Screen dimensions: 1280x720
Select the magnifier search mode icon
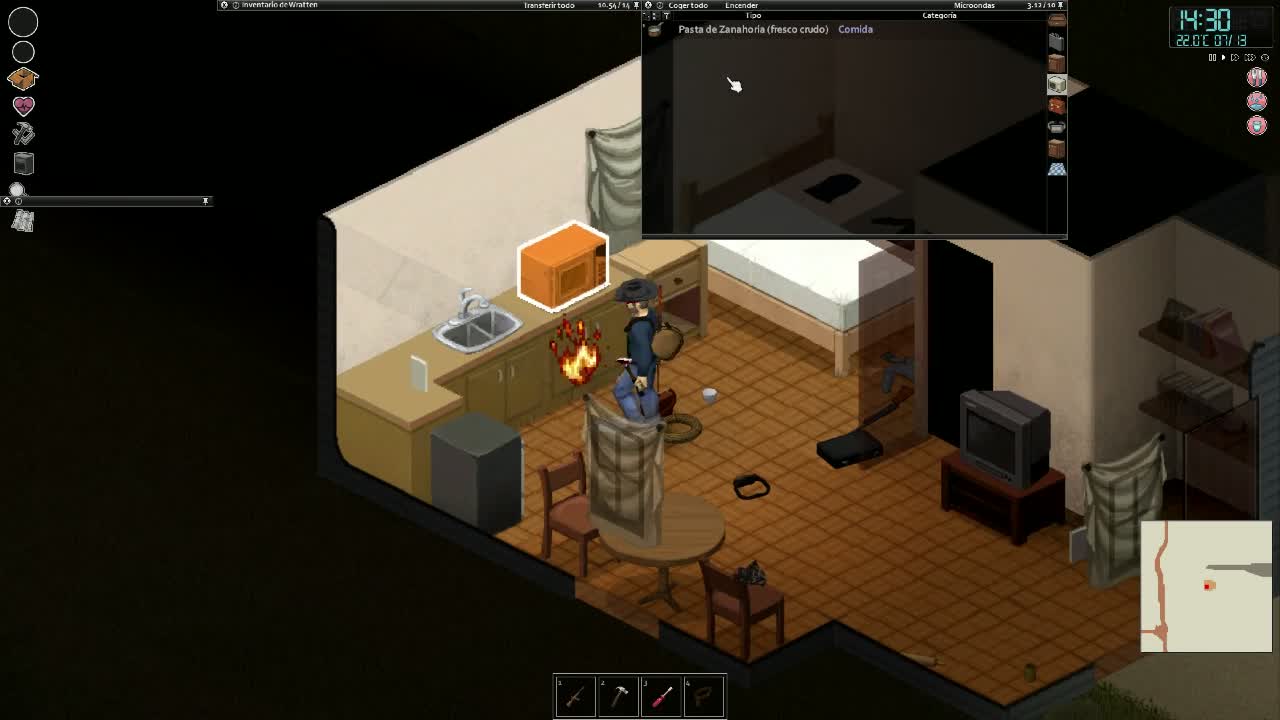(18, 189)
